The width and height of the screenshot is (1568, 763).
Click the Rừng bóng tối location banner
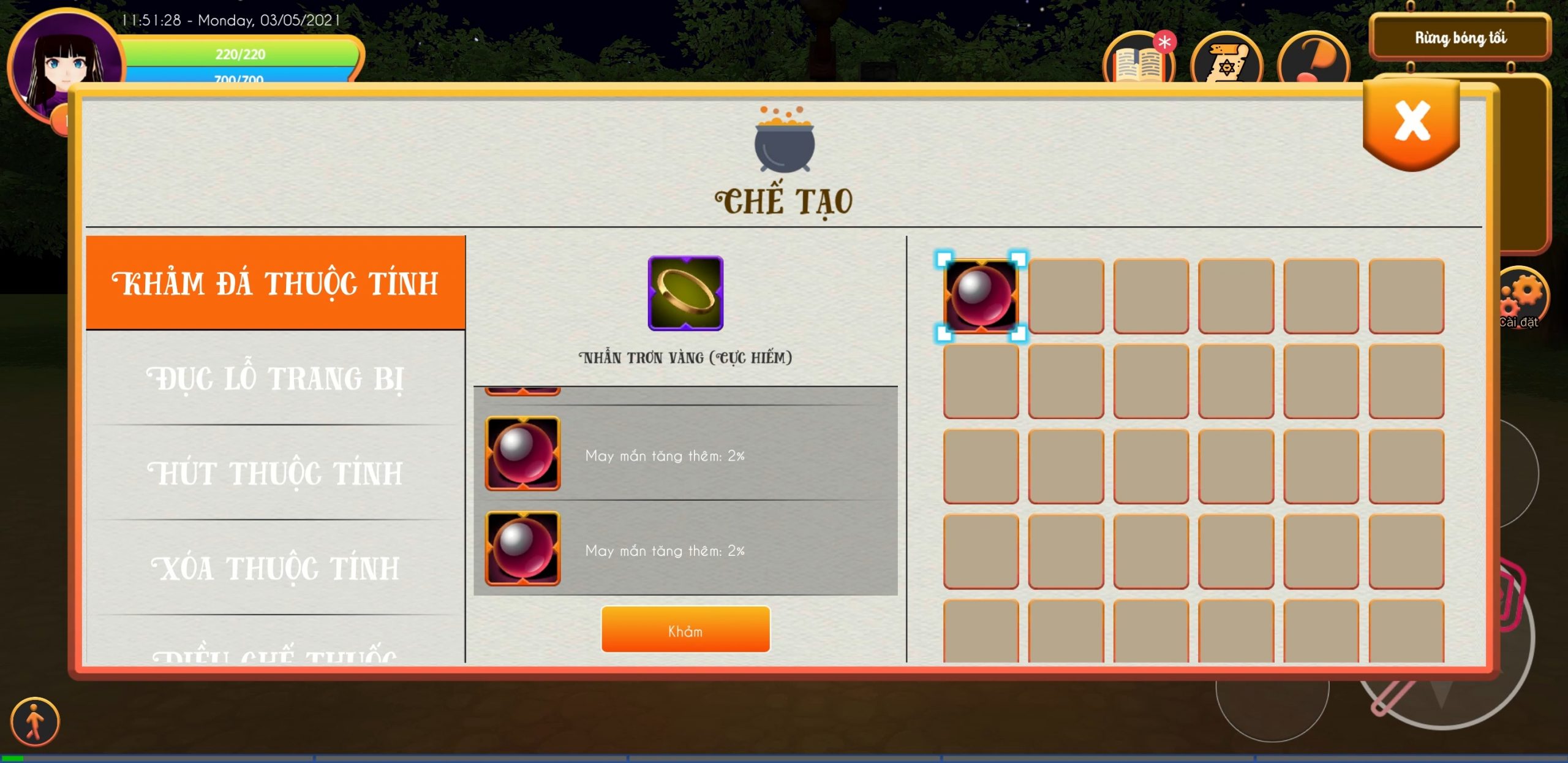pyautogui.click(x=1460, y=38)
